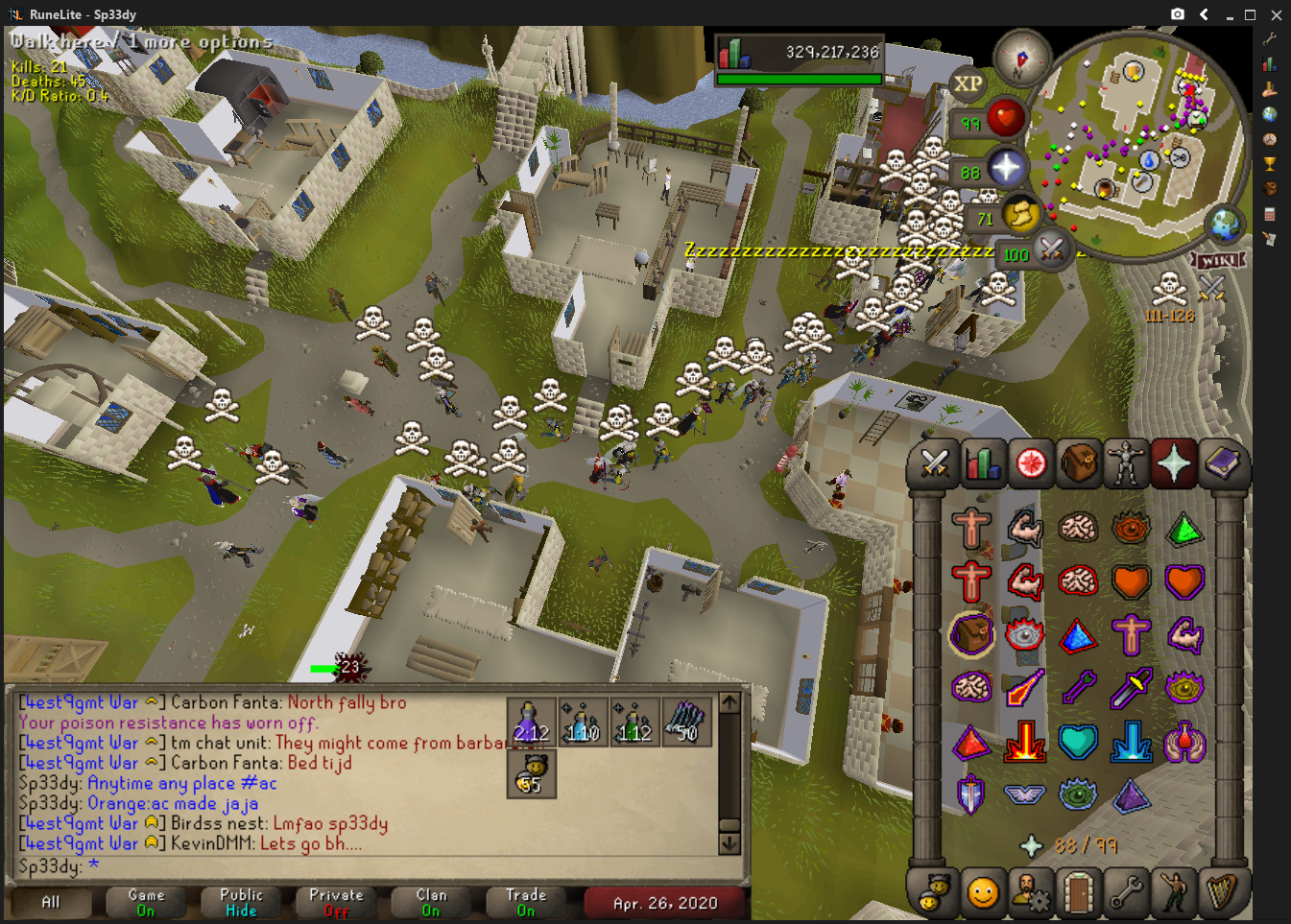The image size is (1291, 924).
Task: Toggle quick prayers on the prayer orb
Action: (x=1005, y=168)
